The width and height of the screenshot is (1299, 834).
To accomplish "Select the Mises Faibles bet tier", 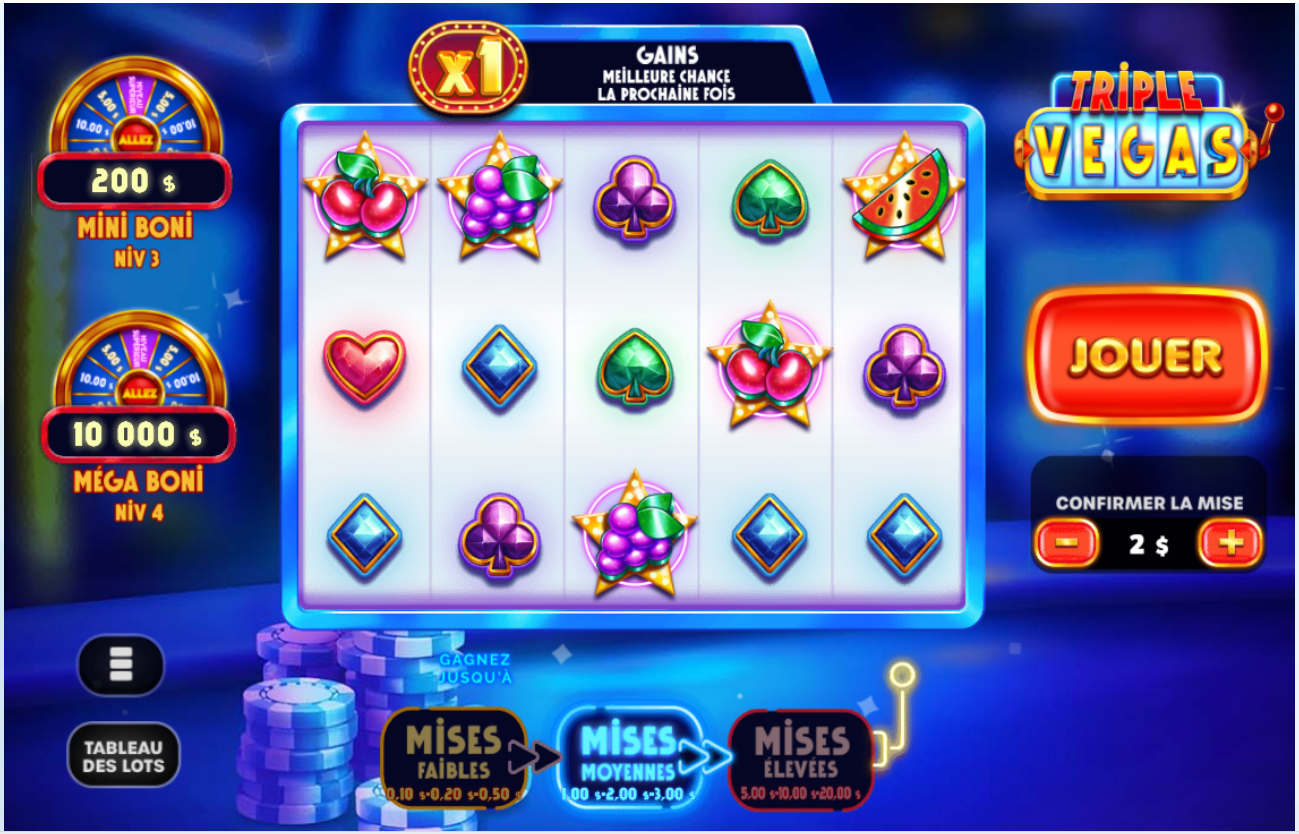I will [x=453, y=757].
